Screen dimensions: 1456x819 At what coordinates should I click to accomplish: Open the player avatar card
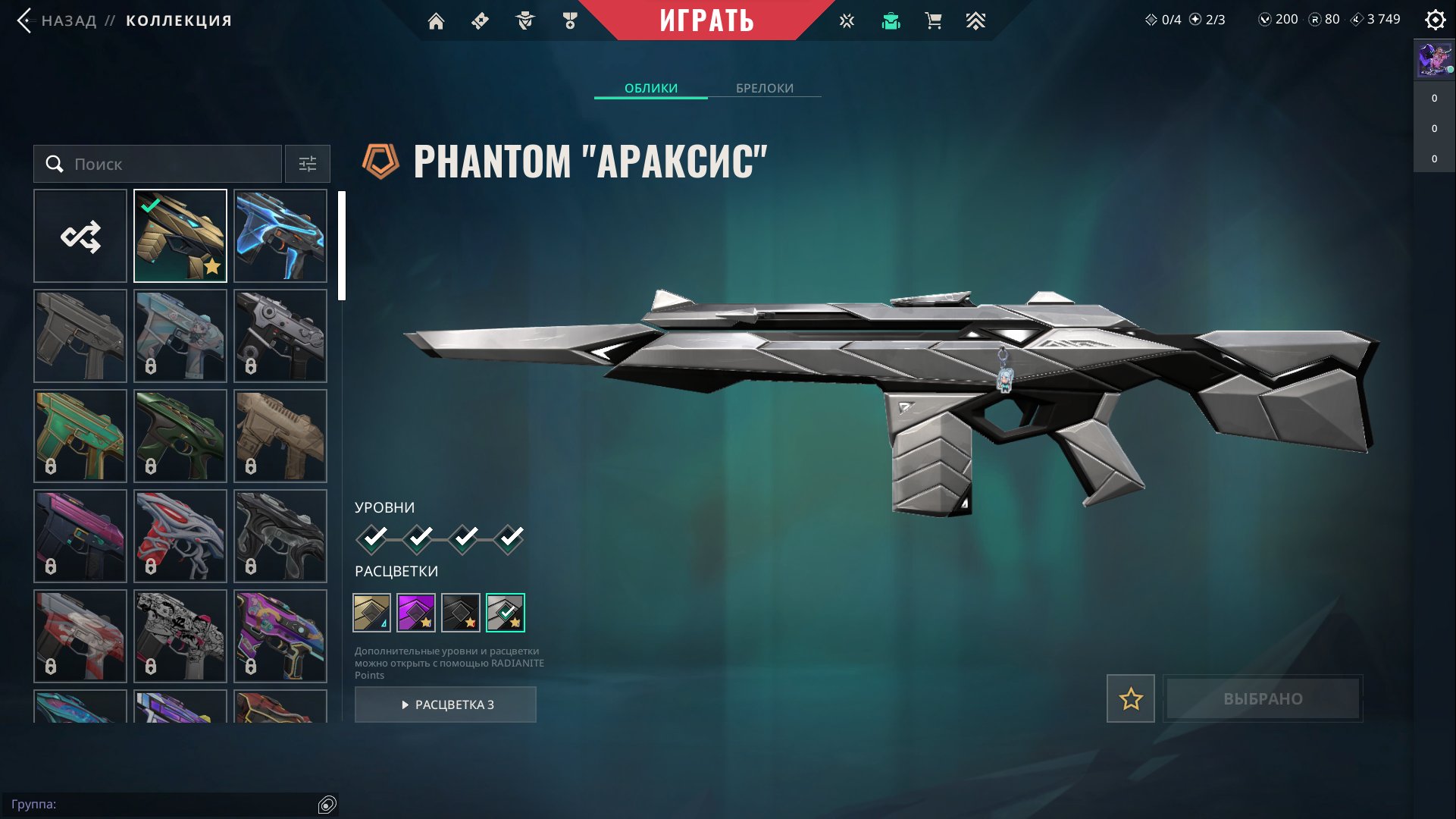coord(1434,60)
